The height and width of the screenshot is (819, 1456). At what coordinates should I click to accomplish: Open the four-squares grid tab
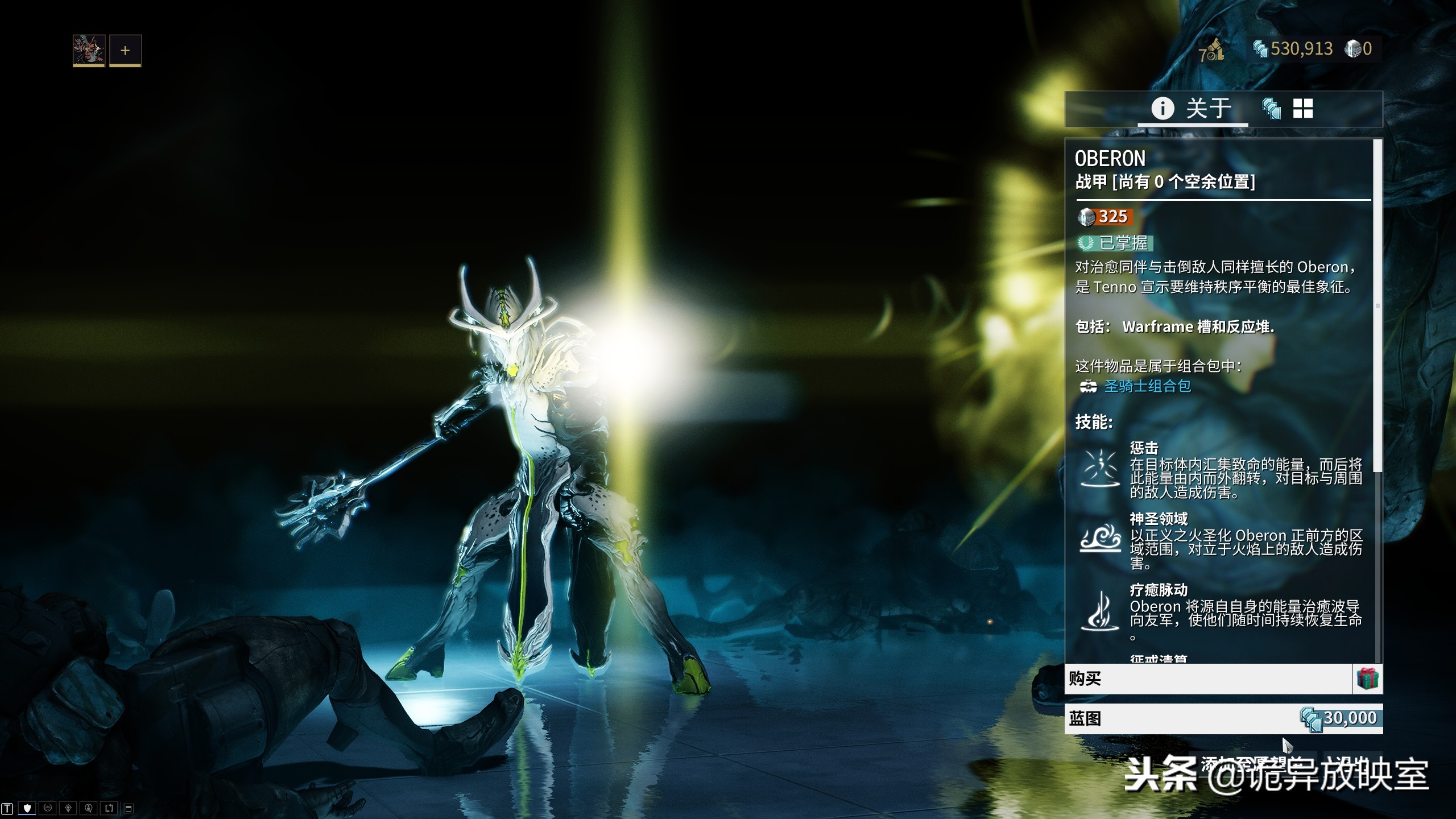(x=1303, y=108)
